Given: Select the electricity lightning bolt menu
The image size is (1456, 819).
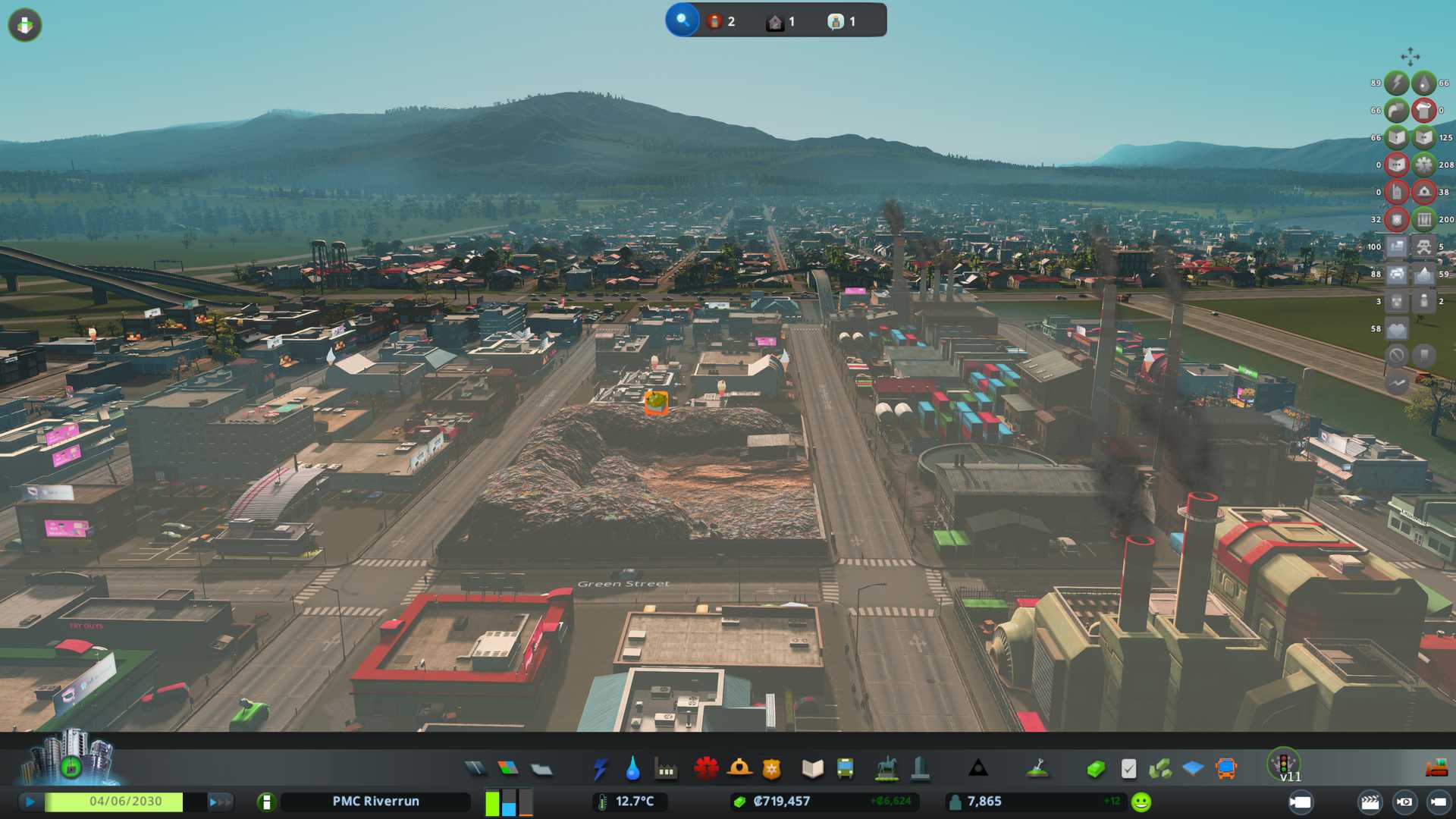Looking at the screenshot, I should tap(600, 769).
